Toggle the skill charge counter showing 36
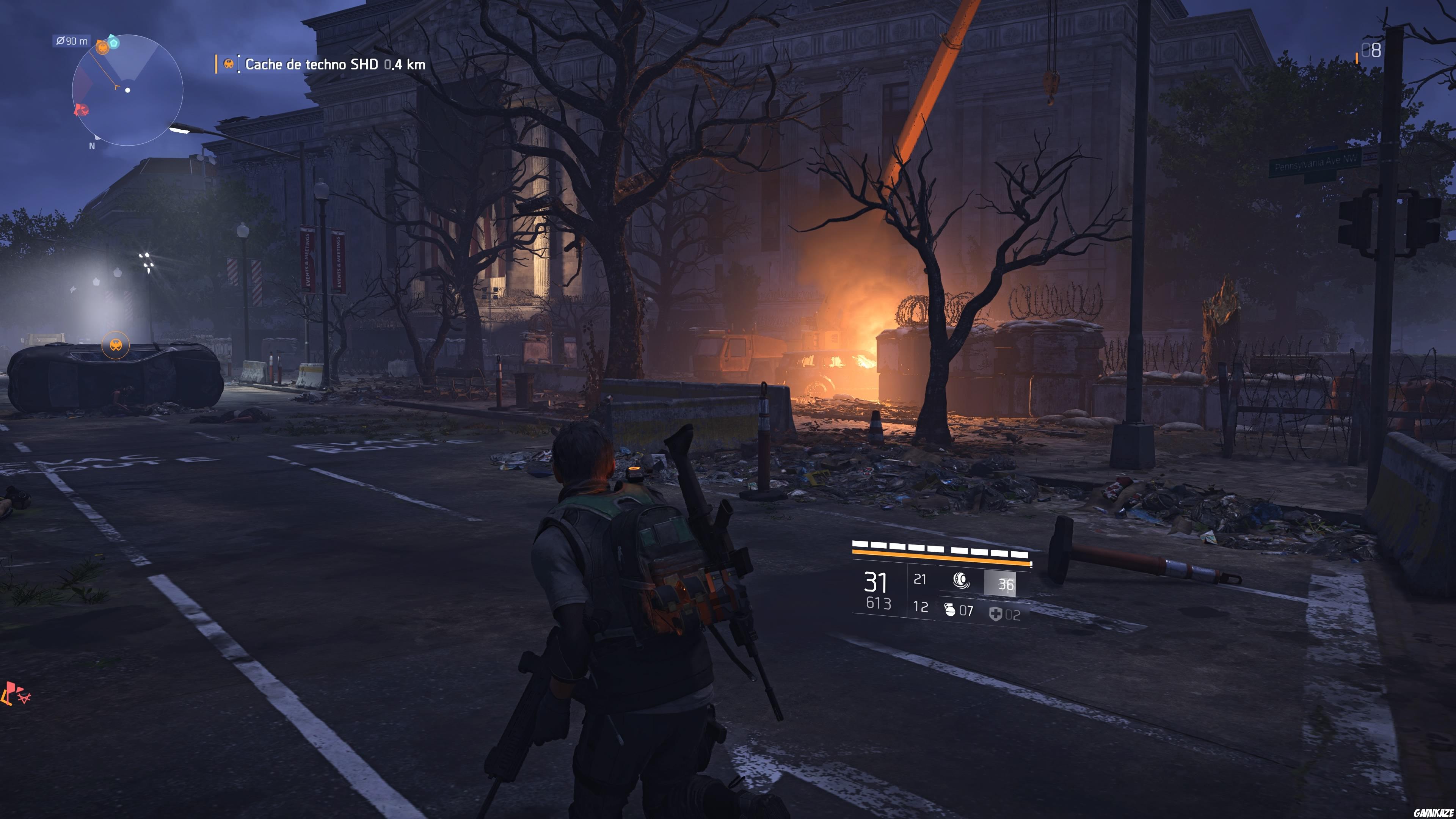Screen dimensions: 1456x819 1007,583
